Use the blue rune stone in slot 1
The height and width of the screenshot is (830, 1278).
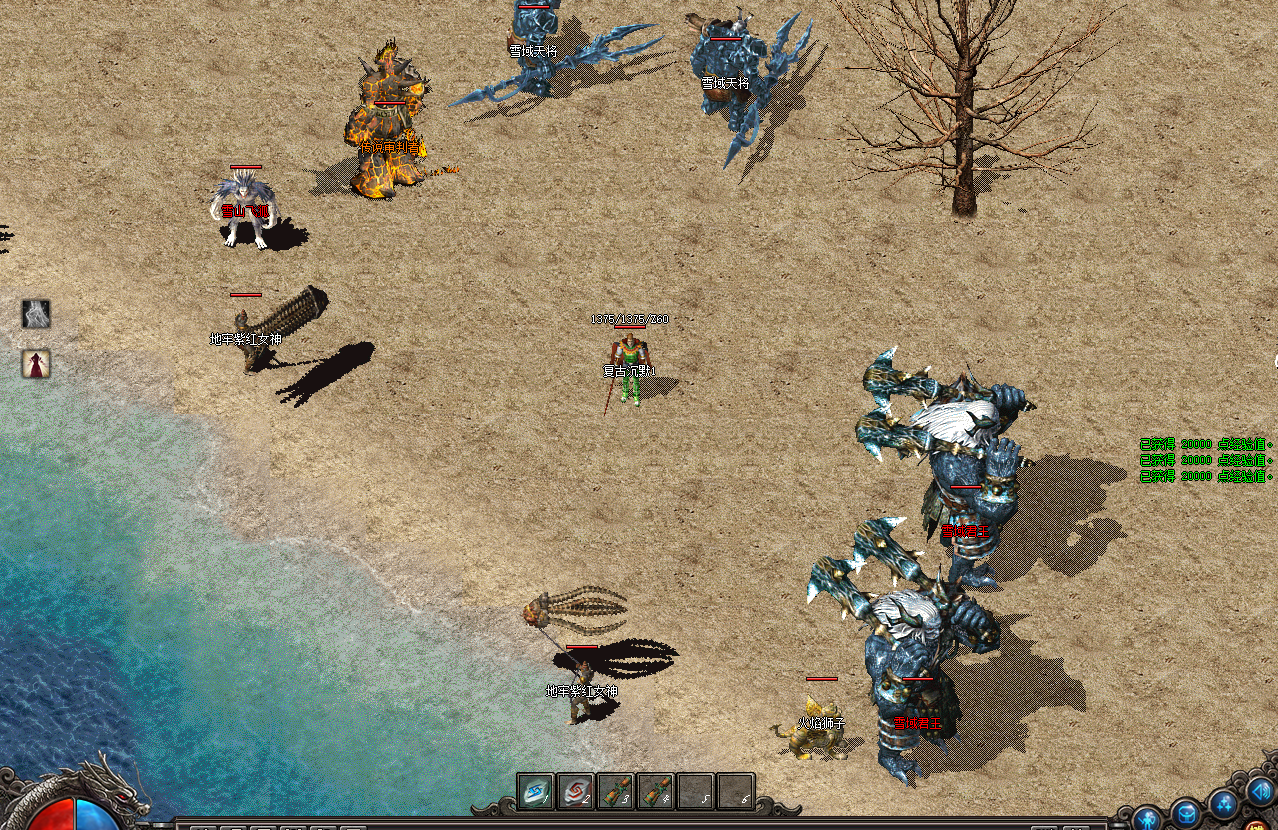(535, 791)
